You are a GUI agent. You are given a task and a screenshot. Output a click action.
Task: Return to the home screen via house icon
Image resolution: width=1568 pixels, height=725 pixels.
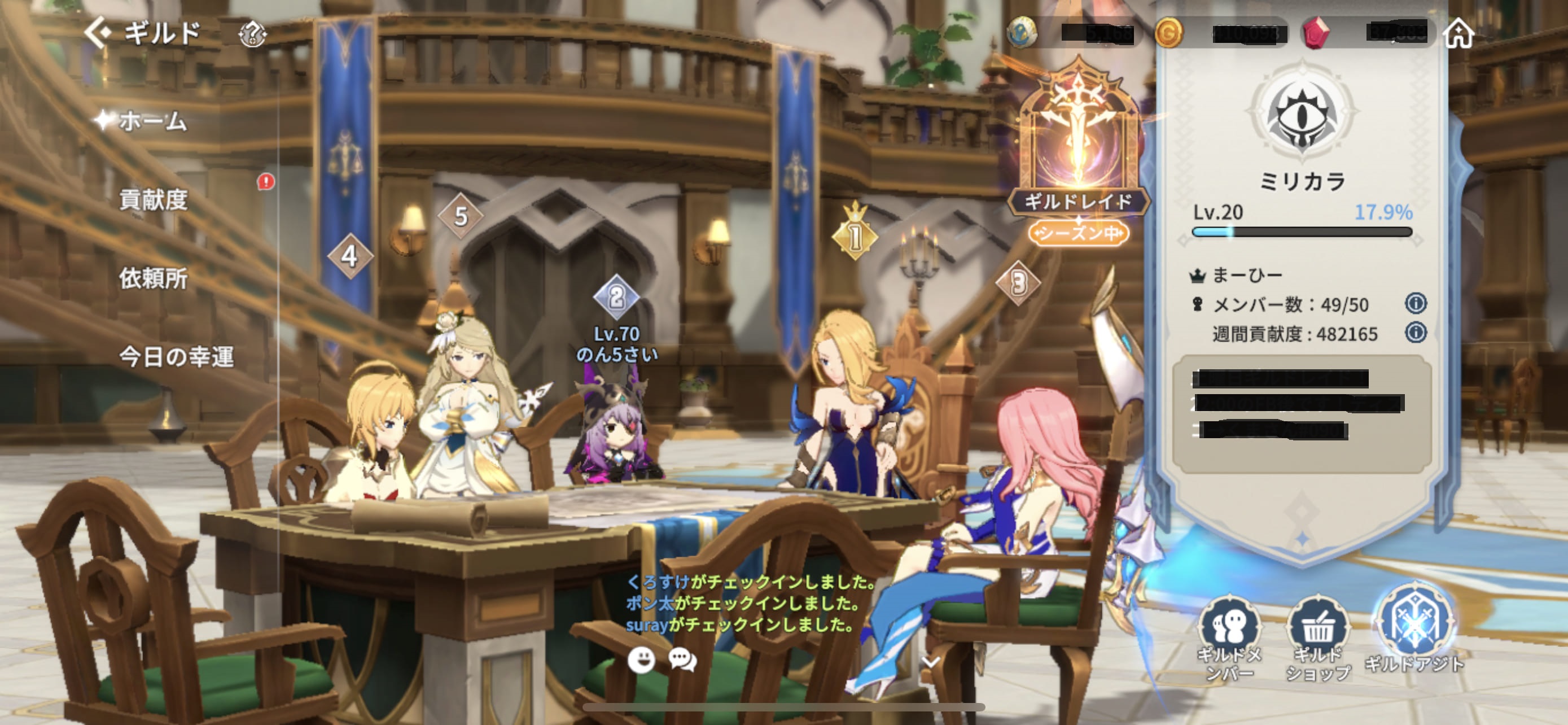tap(1459, 32)
